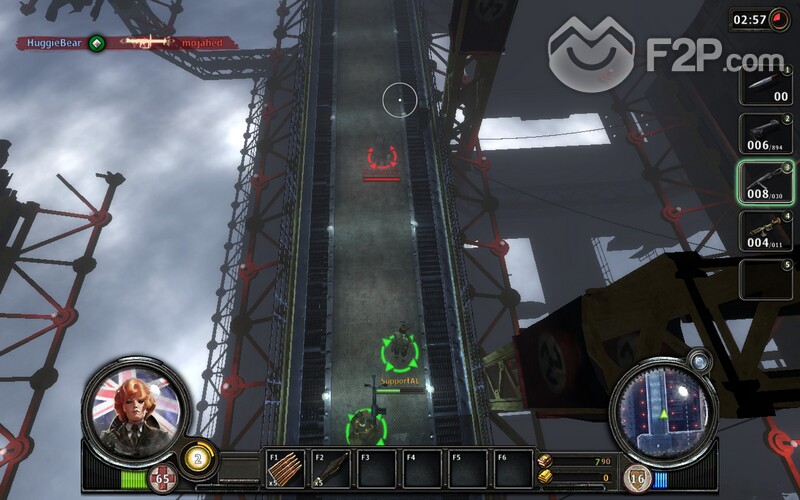Image resolution: width=800 pixels, height=500 pixels.
Task: Select the knife in weapon slot 1
Action: tap(766, 85)
